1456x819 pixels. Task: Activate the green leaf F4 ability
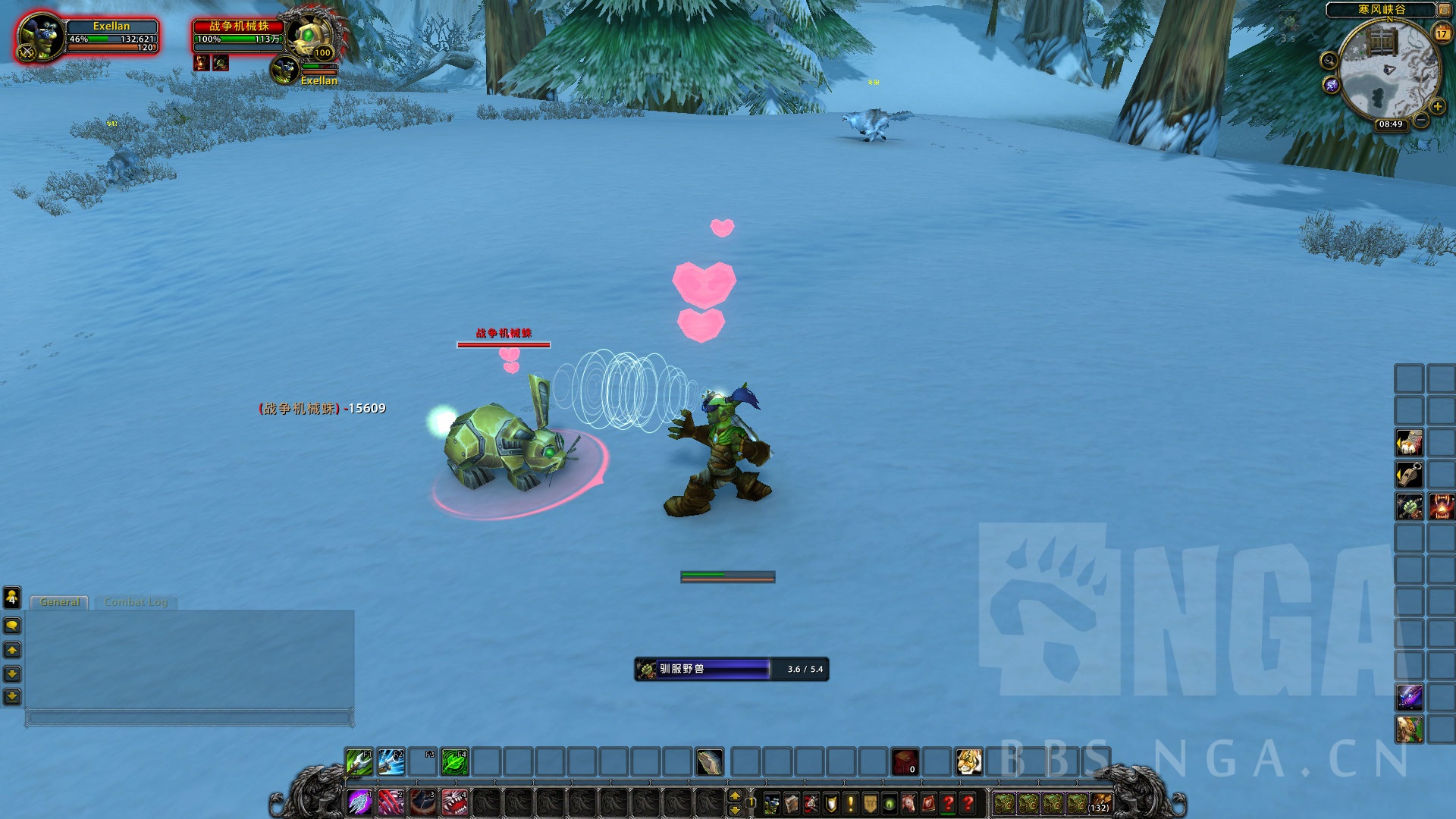pos(454,761)
